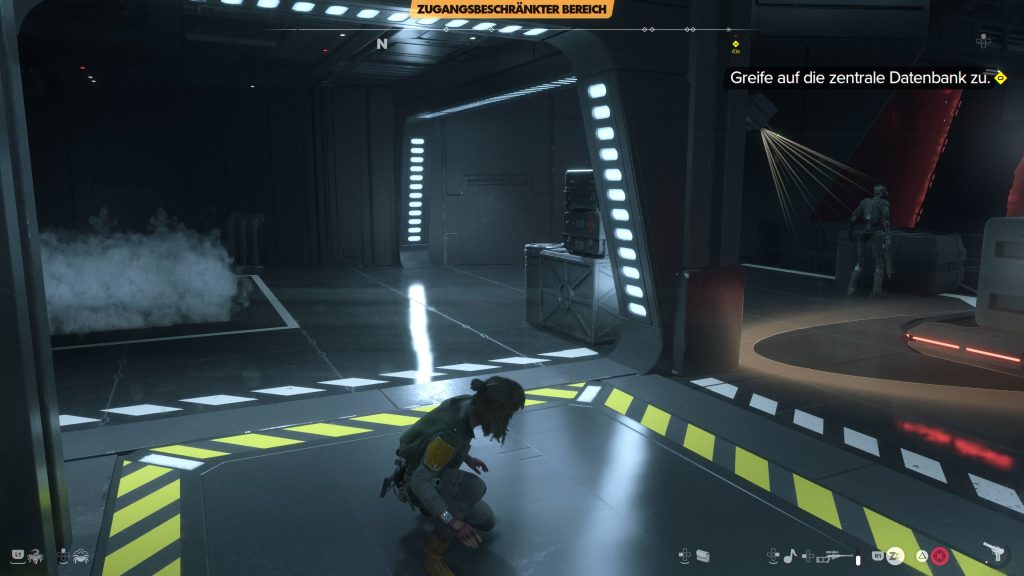Screen dimensions: 1024x576
Task: Click the compass north 'N' marker
Action: [381, 44]
